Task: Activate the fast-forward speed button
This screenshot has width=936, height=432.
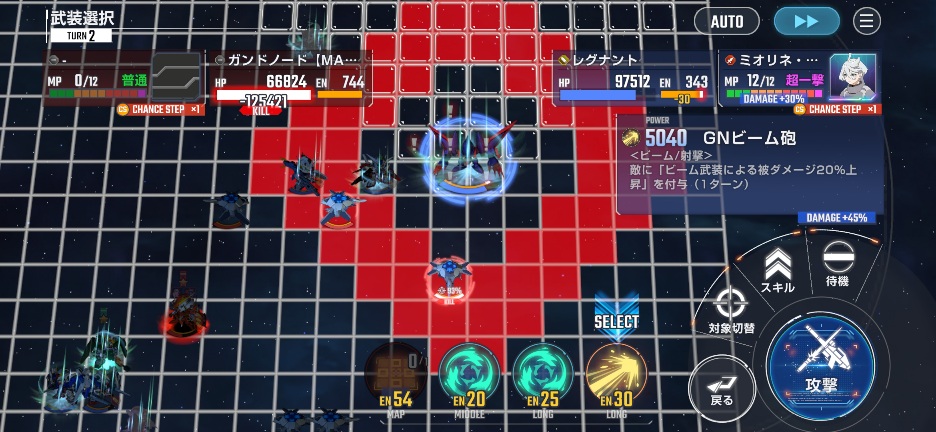Action: click(x=806, y=21)
